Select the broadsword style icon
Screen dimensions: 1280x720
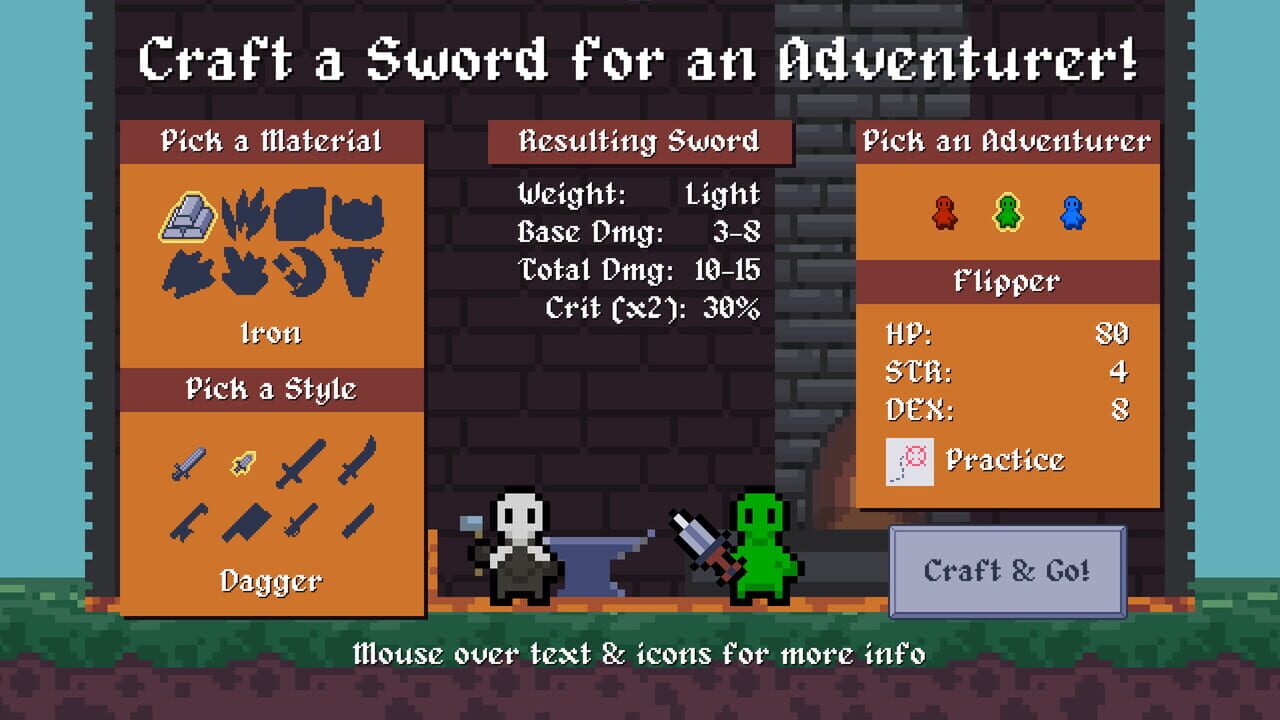[297, 462]
